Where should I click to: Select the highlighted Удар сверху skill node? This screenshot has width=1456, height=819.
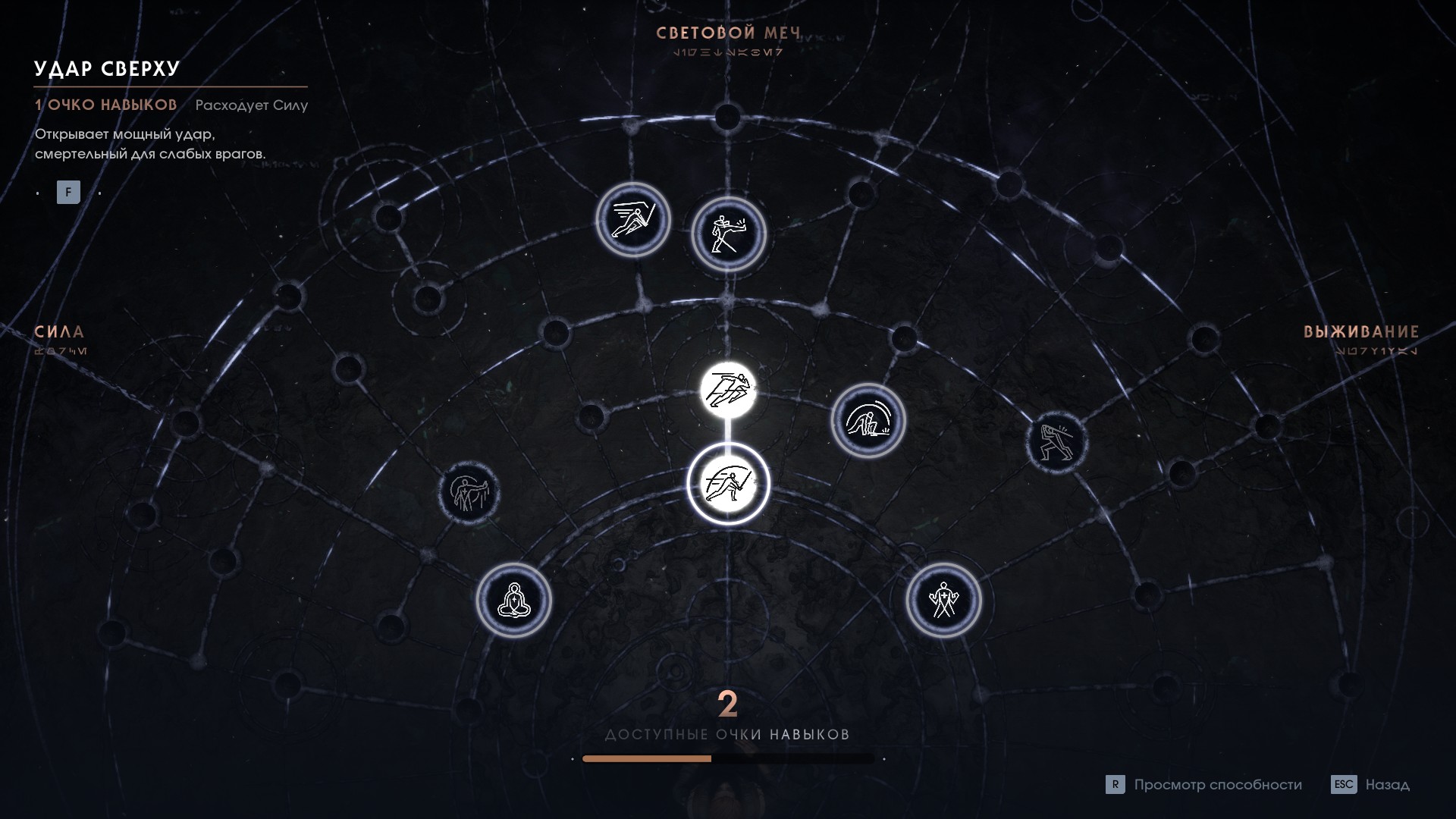[x=728, y=484]
